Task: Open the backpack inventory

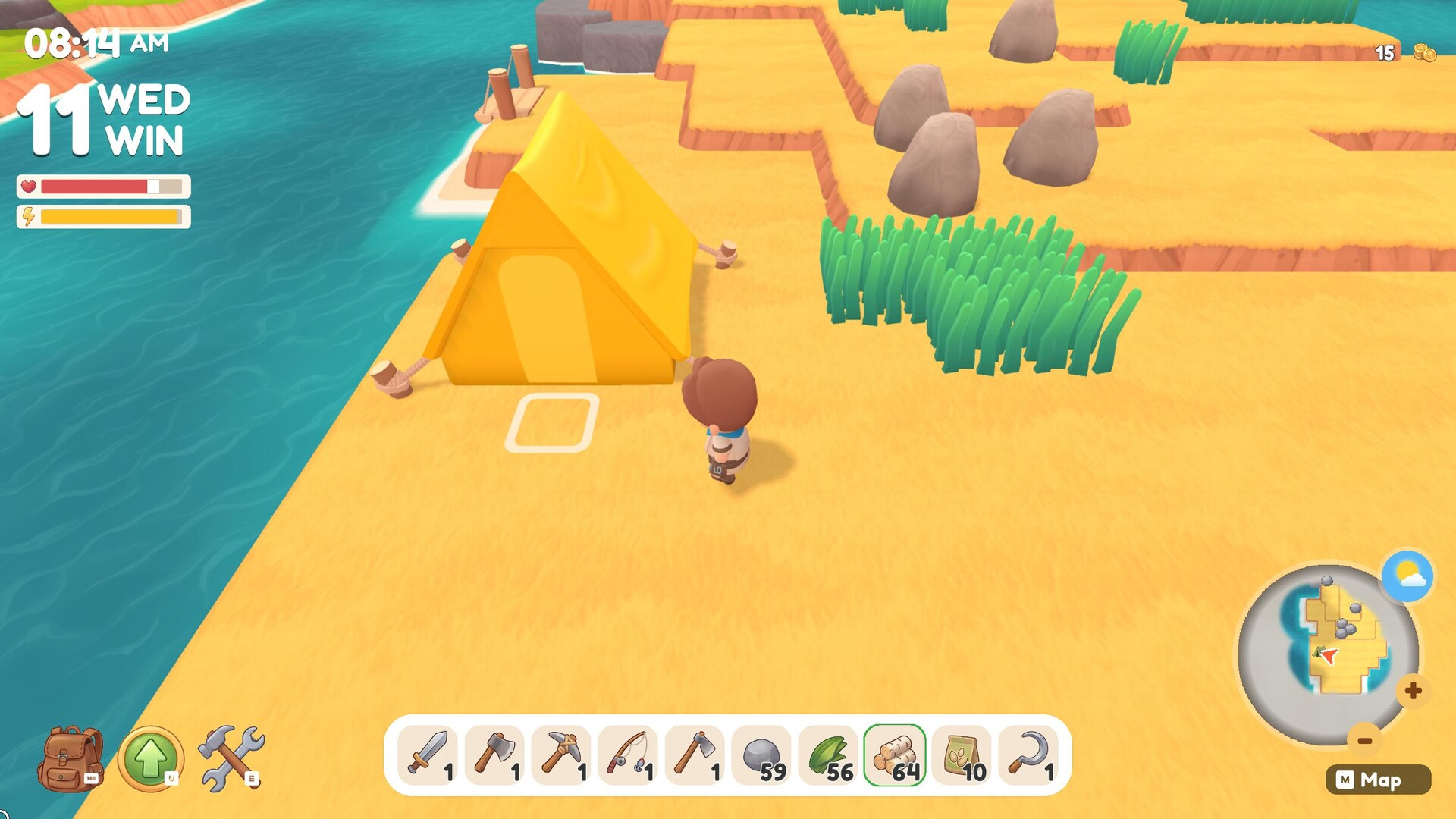Action: tap(71, 758)
